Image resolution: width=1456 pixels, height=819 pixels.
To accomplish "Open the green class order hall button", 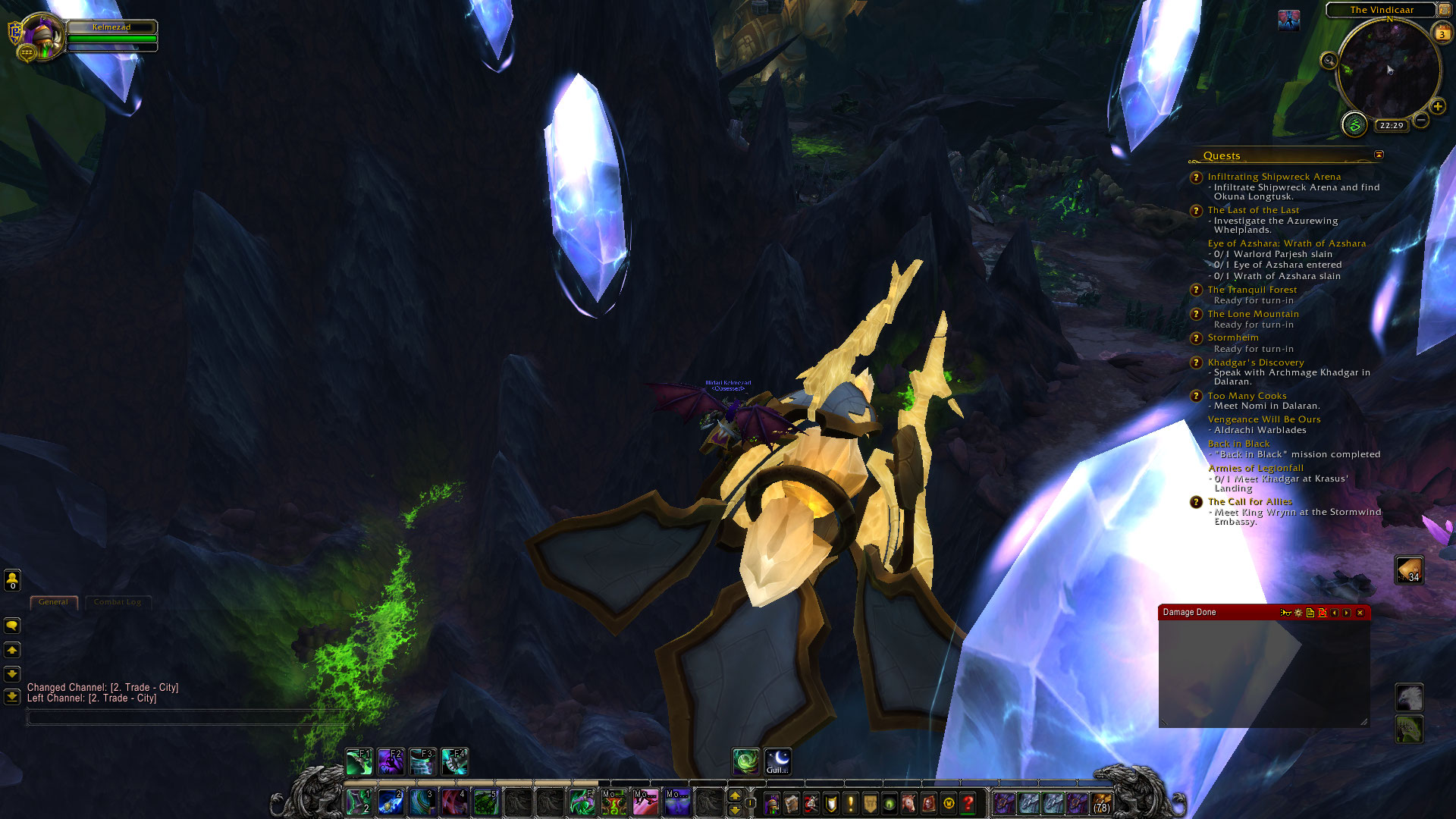I will coord(1354,124).
